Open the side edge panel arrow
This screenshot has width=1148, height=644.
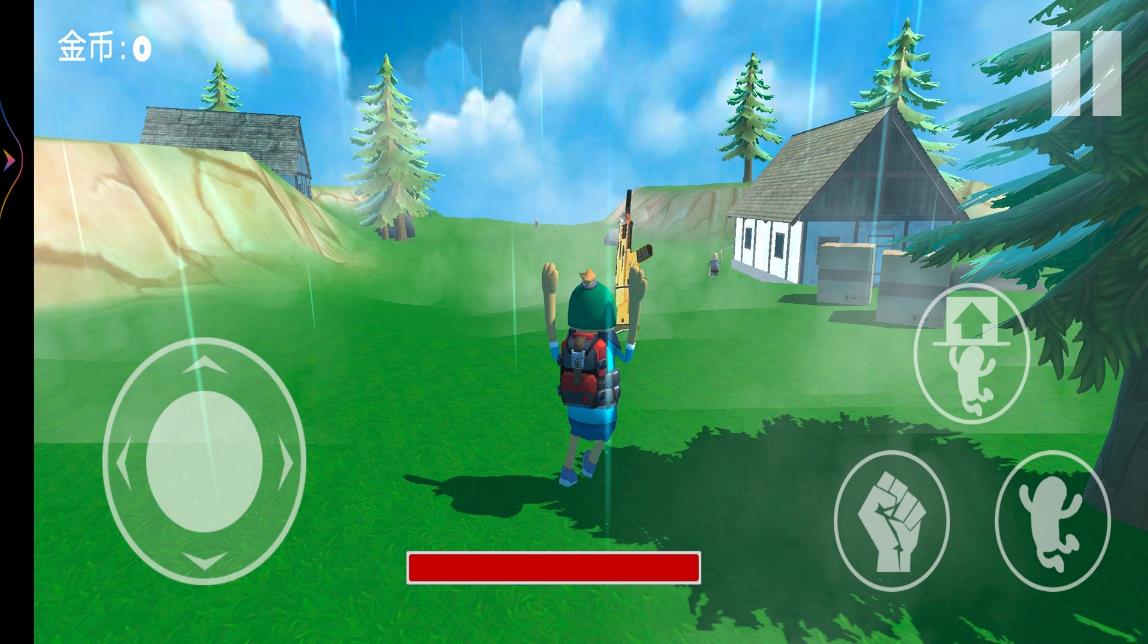click(x=9, y=159)
